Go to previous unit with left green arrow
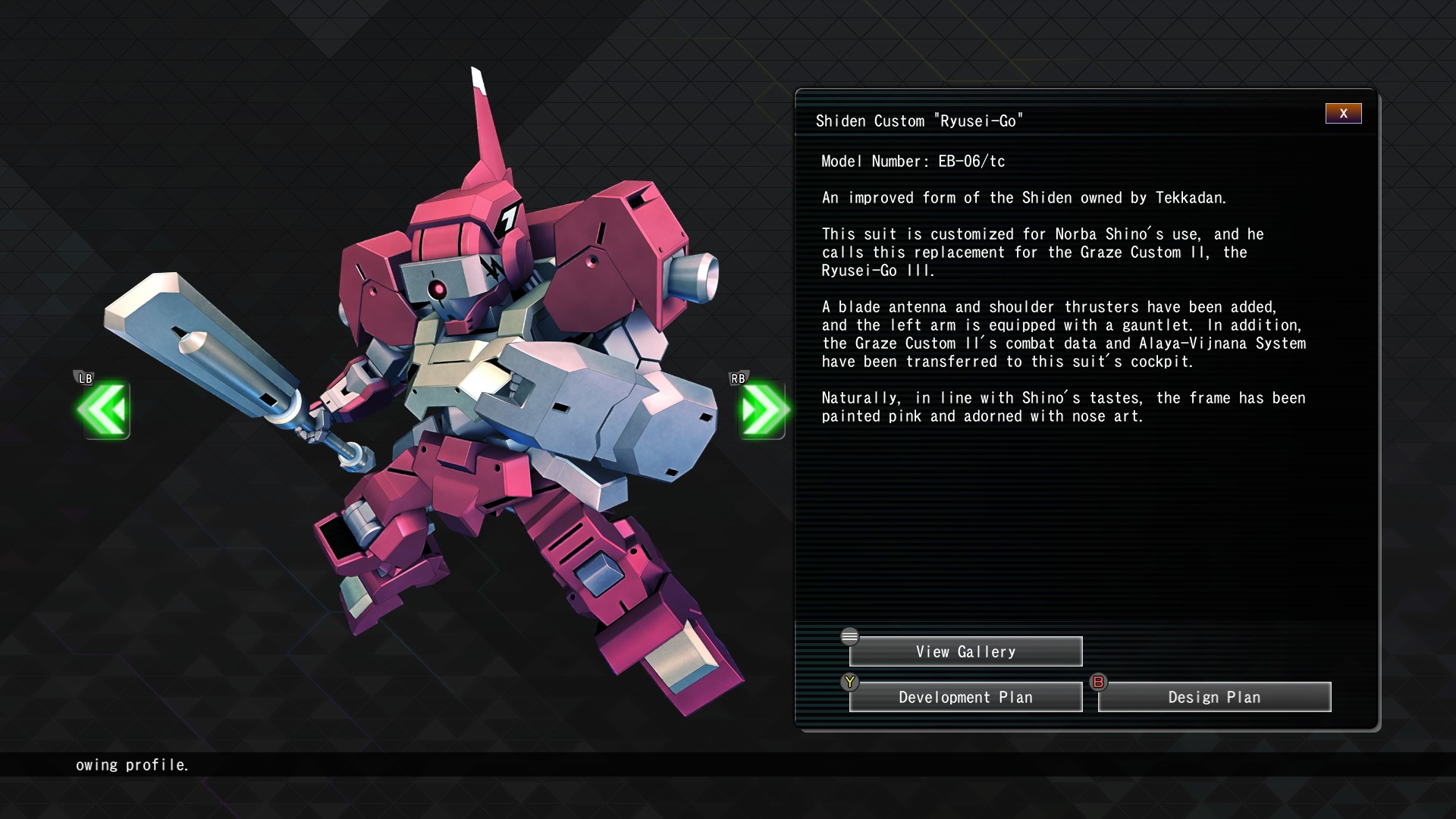Screen dimensions: 1456x819 (103, 410)
